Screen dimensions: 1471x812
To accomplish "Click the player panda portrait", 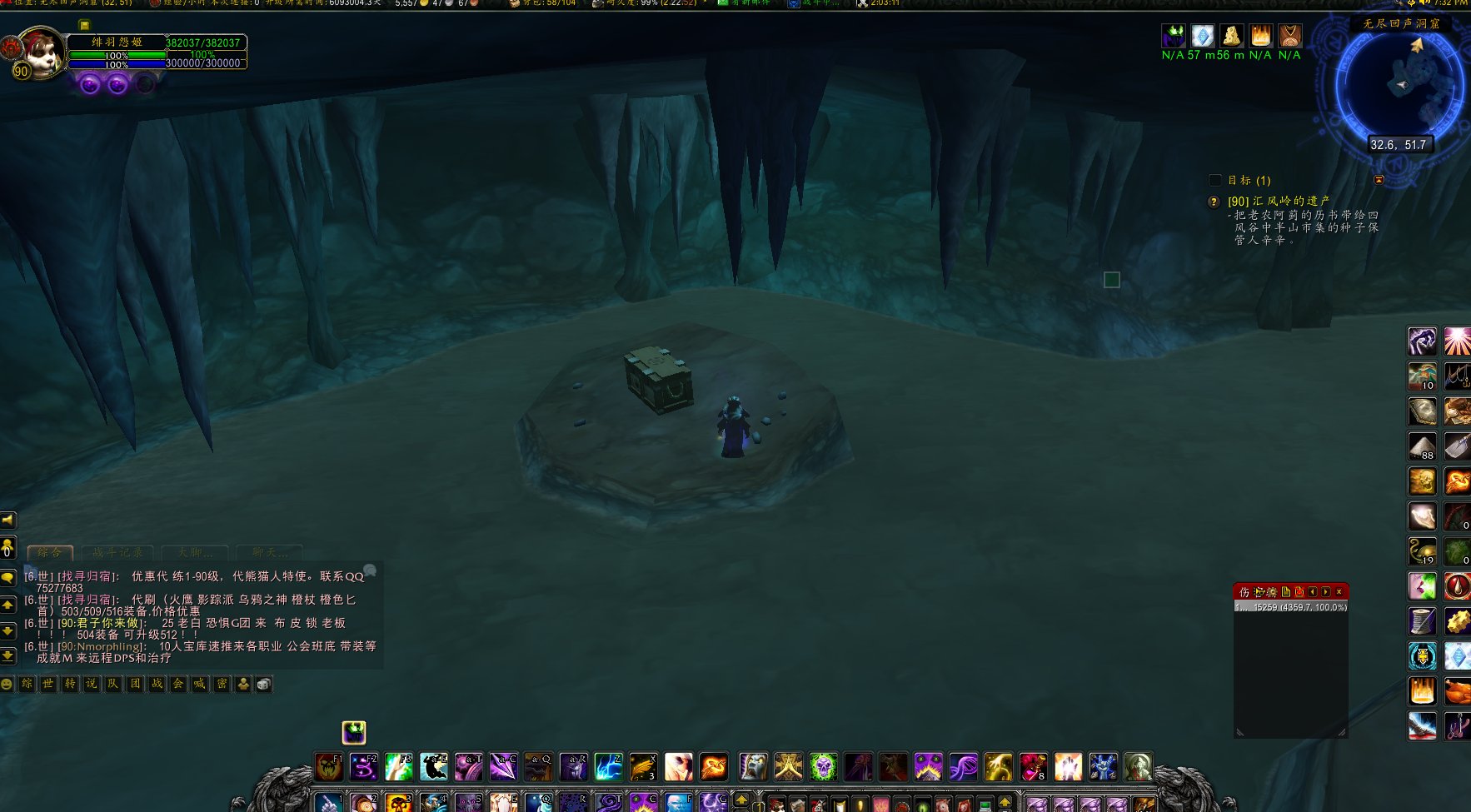I will click(x=37, y=52).
